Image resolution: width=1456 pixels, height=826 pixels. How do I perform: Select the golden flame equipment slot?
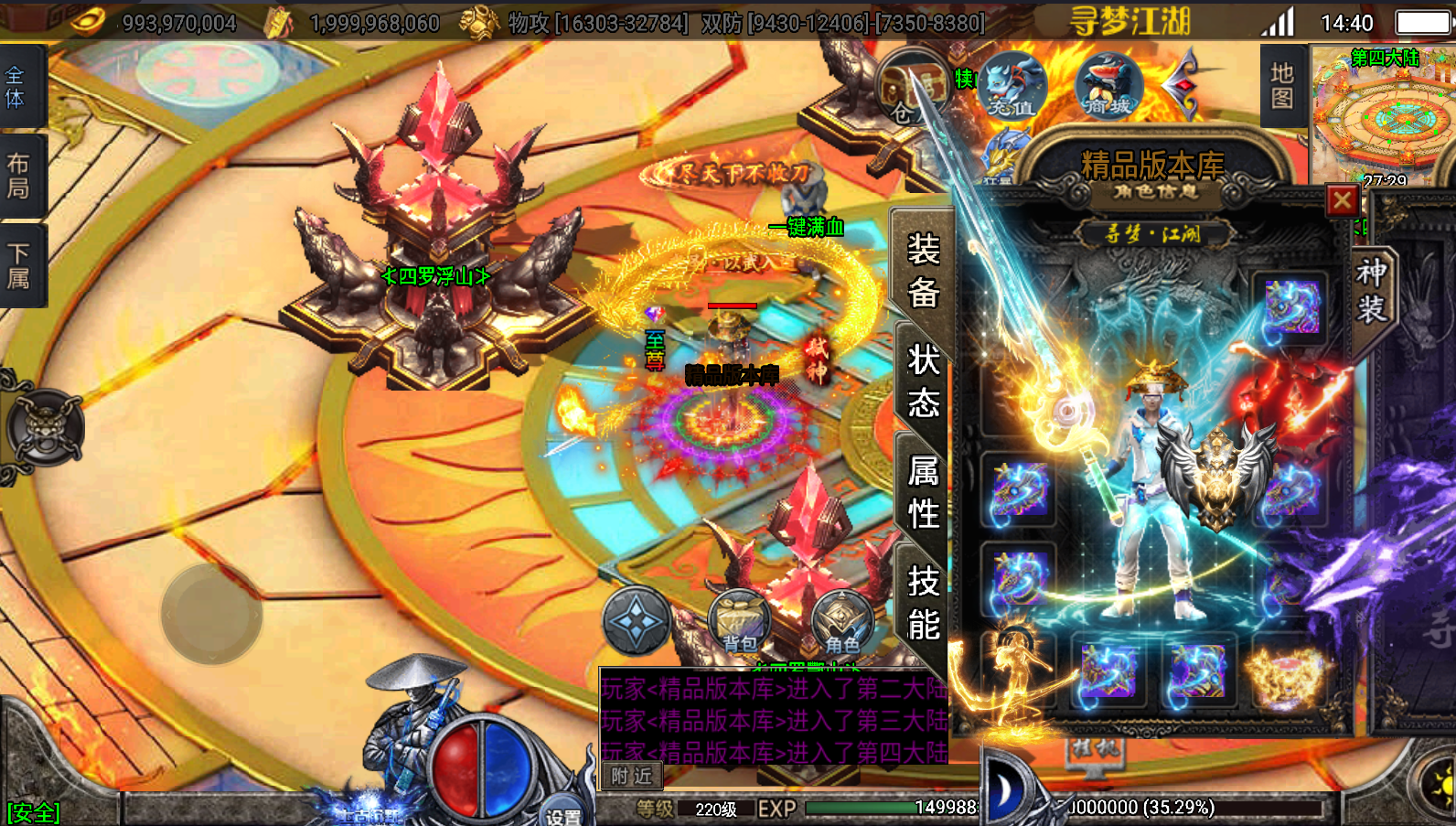tap(1288, 675)
